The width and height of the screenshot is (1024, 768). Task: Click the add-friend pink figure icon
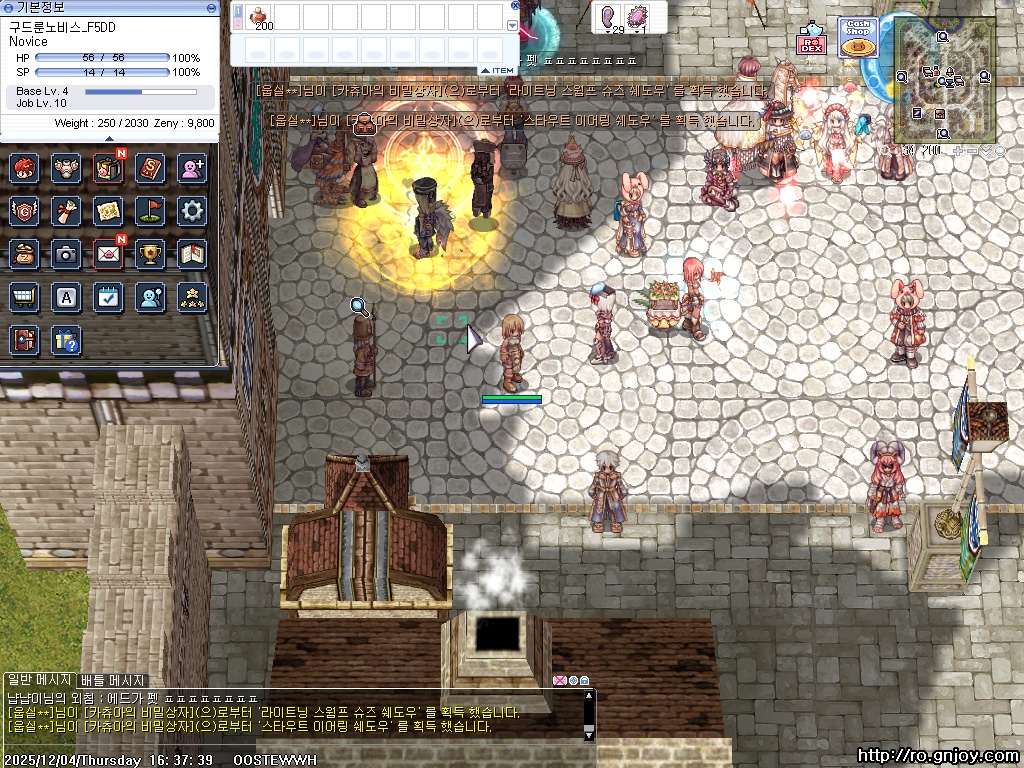[192, 168]
